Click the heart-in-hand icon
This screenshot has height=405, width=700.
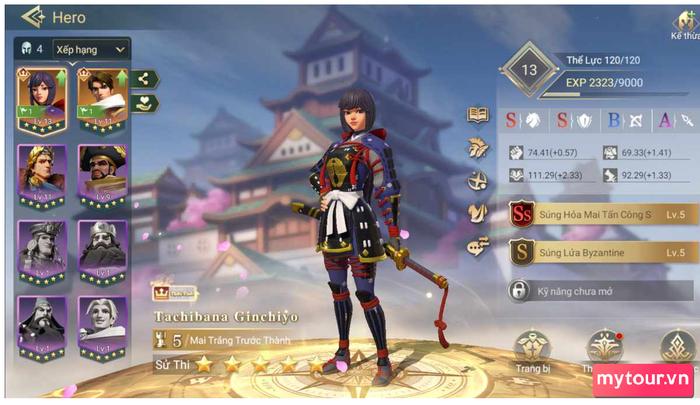tap(144, 103)
